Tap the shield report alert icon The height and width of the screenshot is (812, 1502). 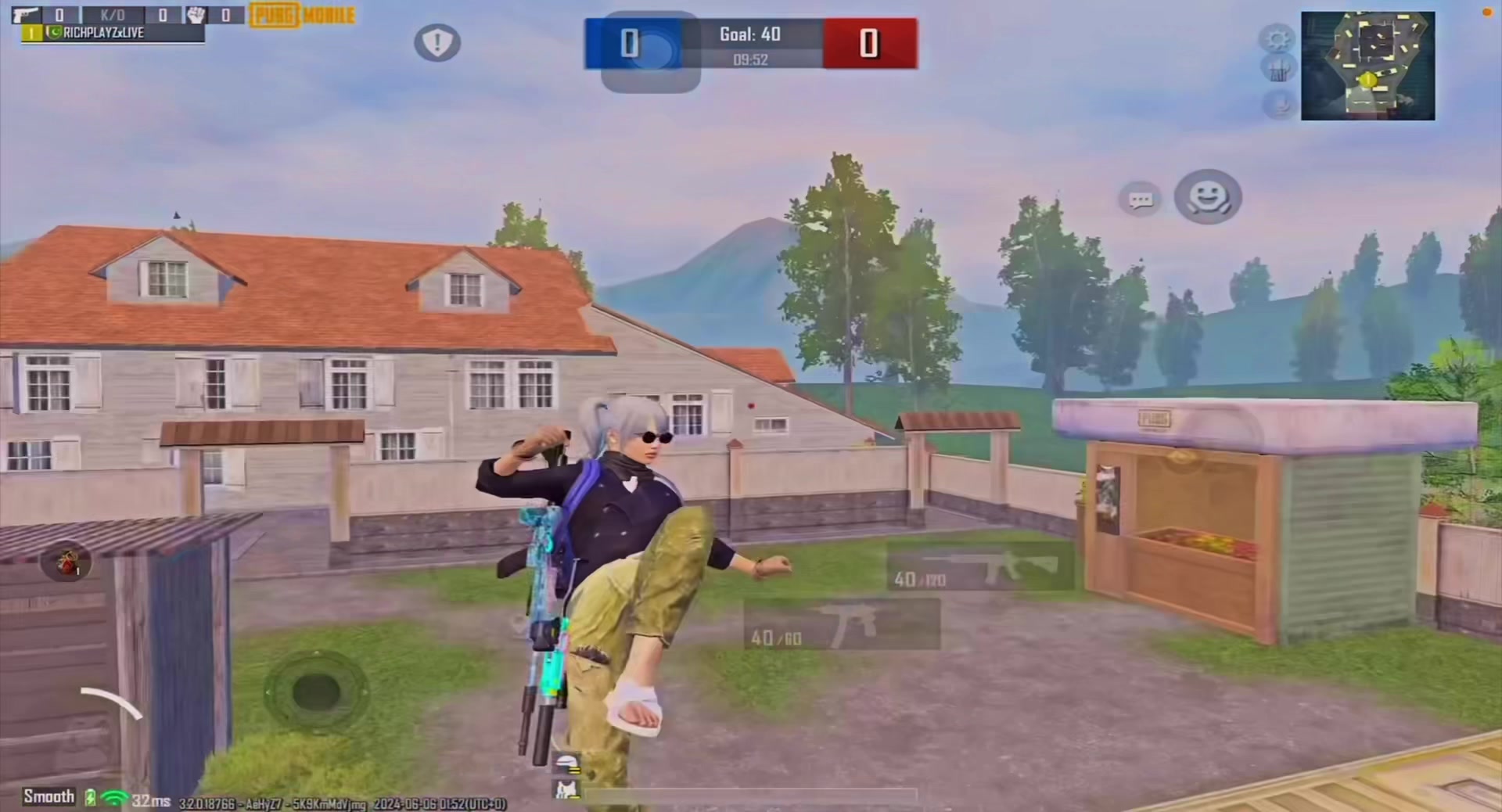tap(437, 42)
